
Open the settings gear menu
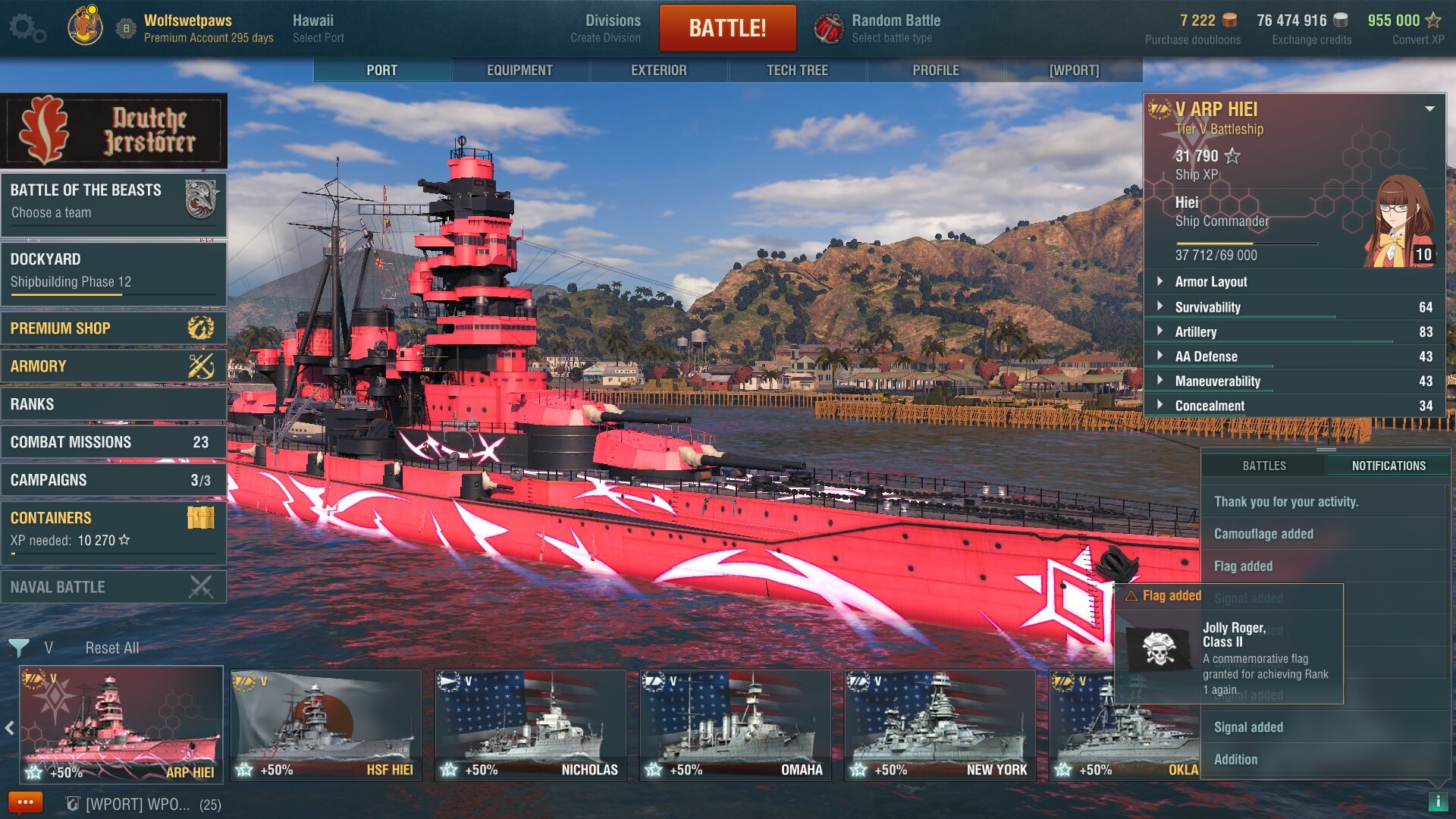coord(27,28)
